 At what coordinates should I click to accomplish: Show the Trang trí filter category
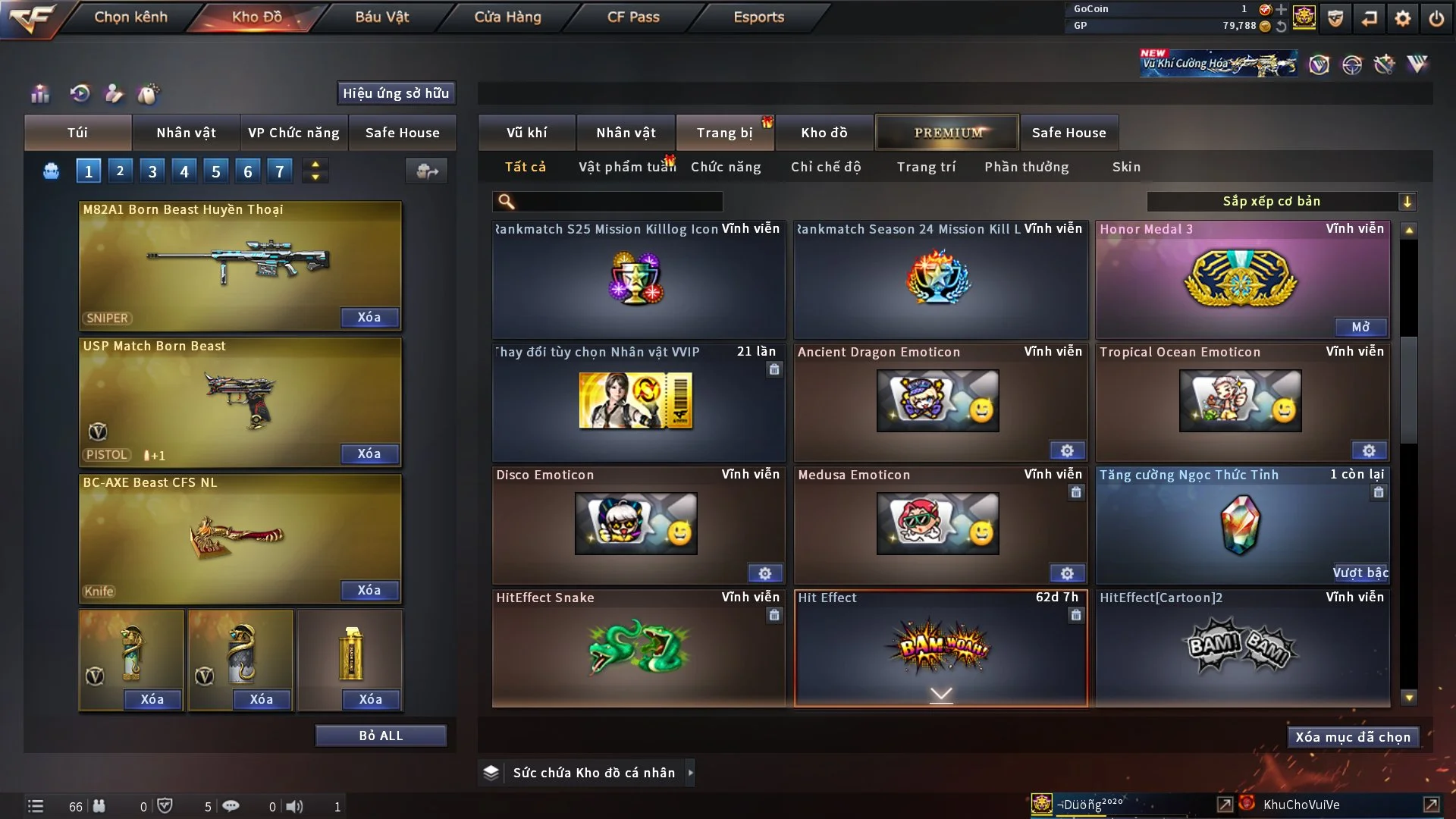[926, 167]
